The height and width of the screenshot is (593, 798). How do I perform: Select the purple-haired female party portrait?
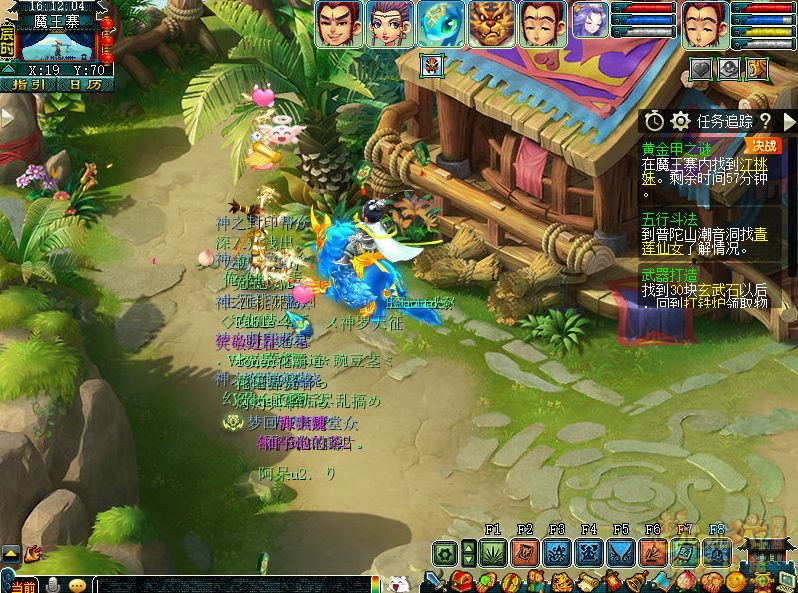tap(390, 23)
